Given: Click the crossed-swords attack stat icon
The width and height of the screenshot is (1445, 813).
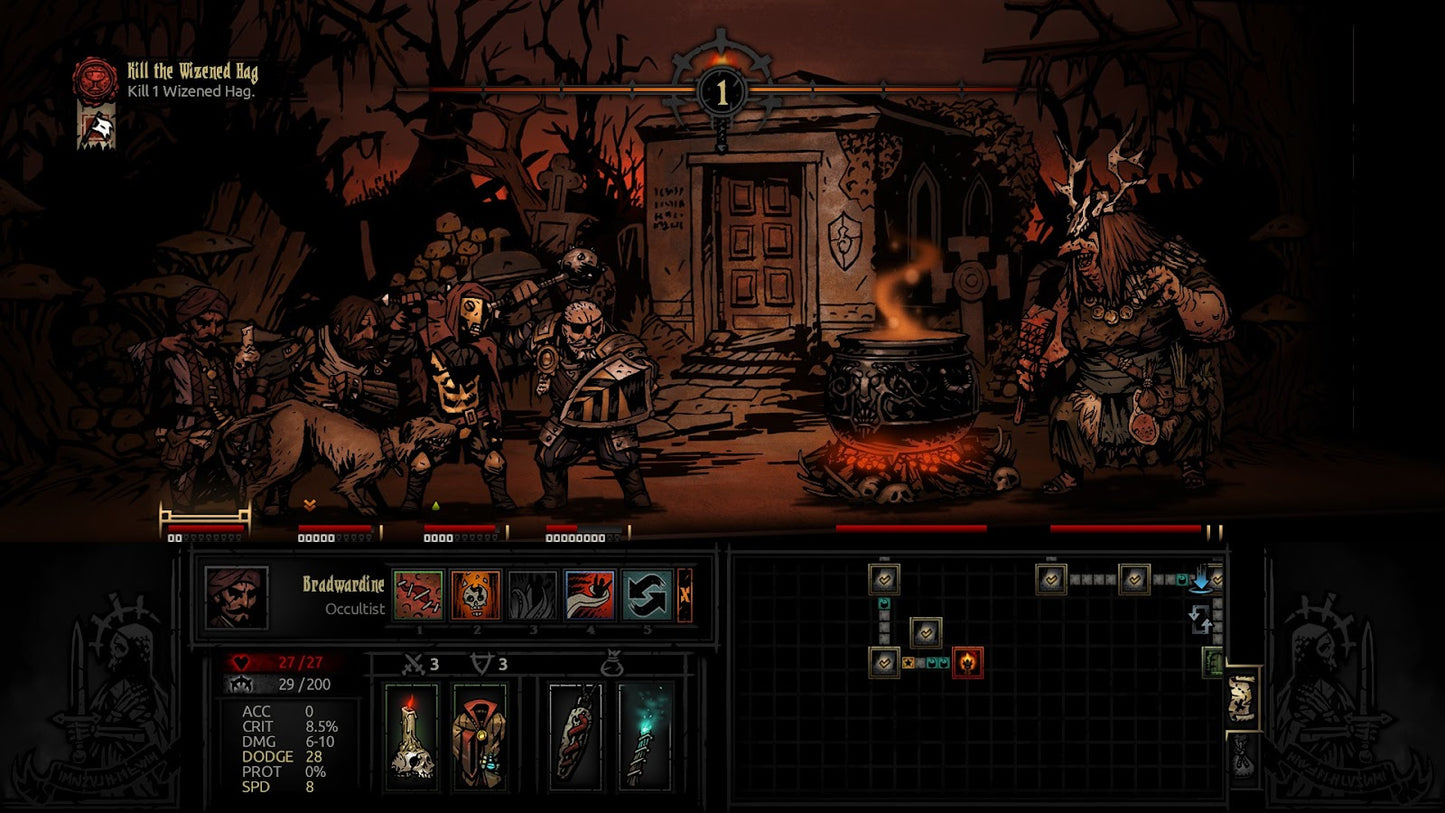Looking at the screenshot, I should point(414,662).
